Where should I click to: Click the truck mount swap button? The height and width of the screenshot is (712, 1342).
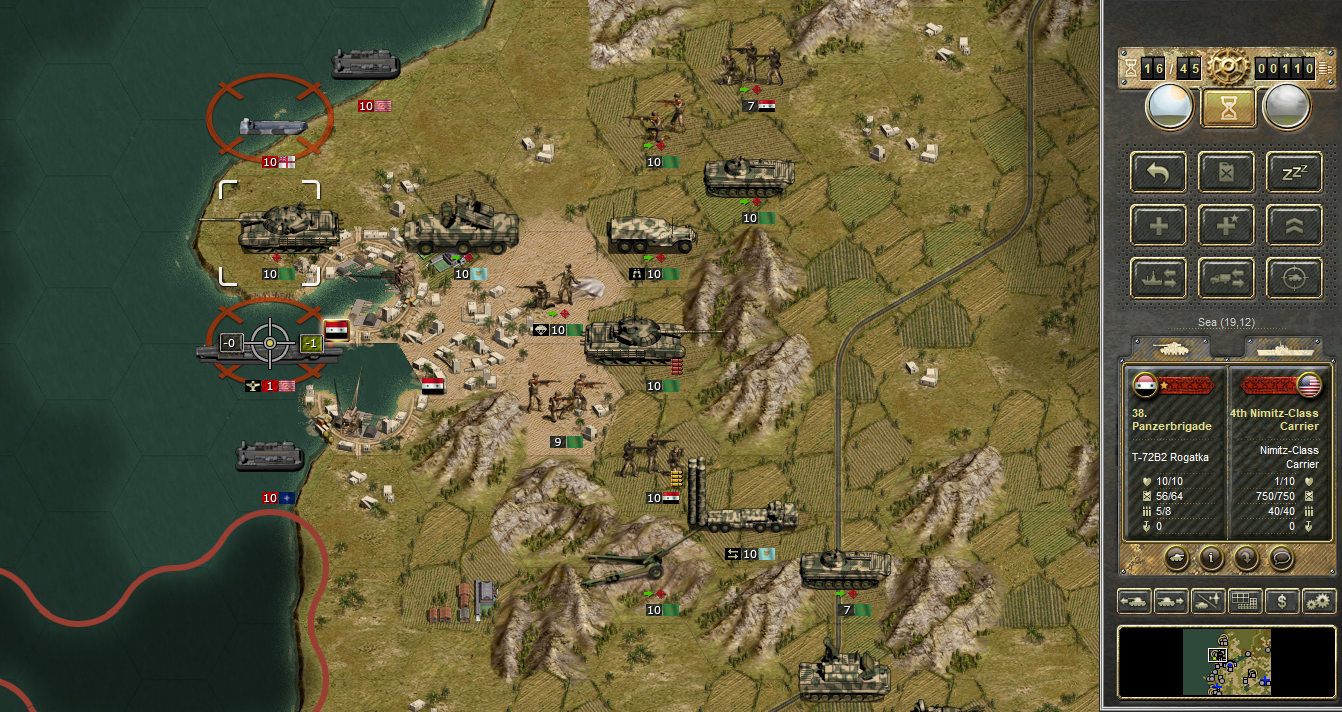pyautogui.click(x=1227, y=278)
